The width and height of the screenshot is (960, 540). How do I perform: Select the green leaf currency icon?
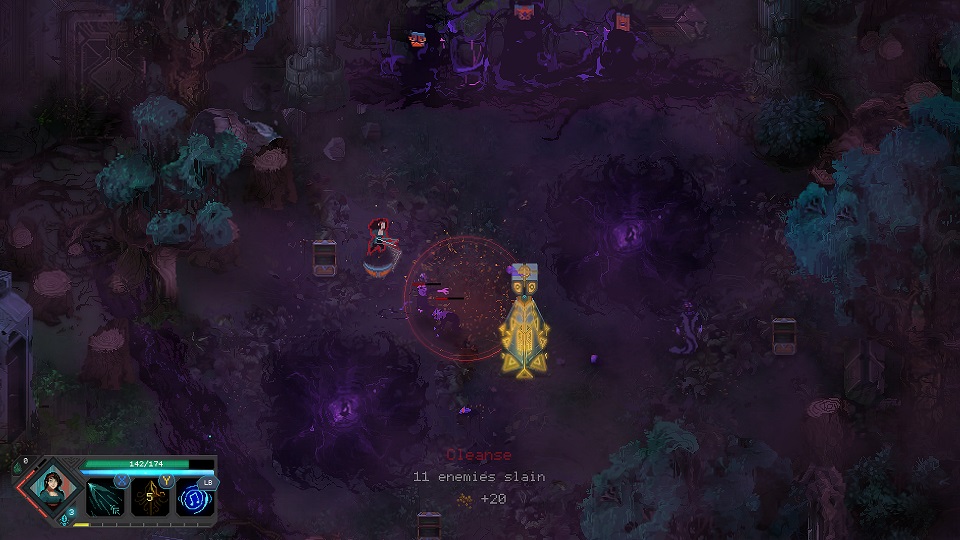18,469
